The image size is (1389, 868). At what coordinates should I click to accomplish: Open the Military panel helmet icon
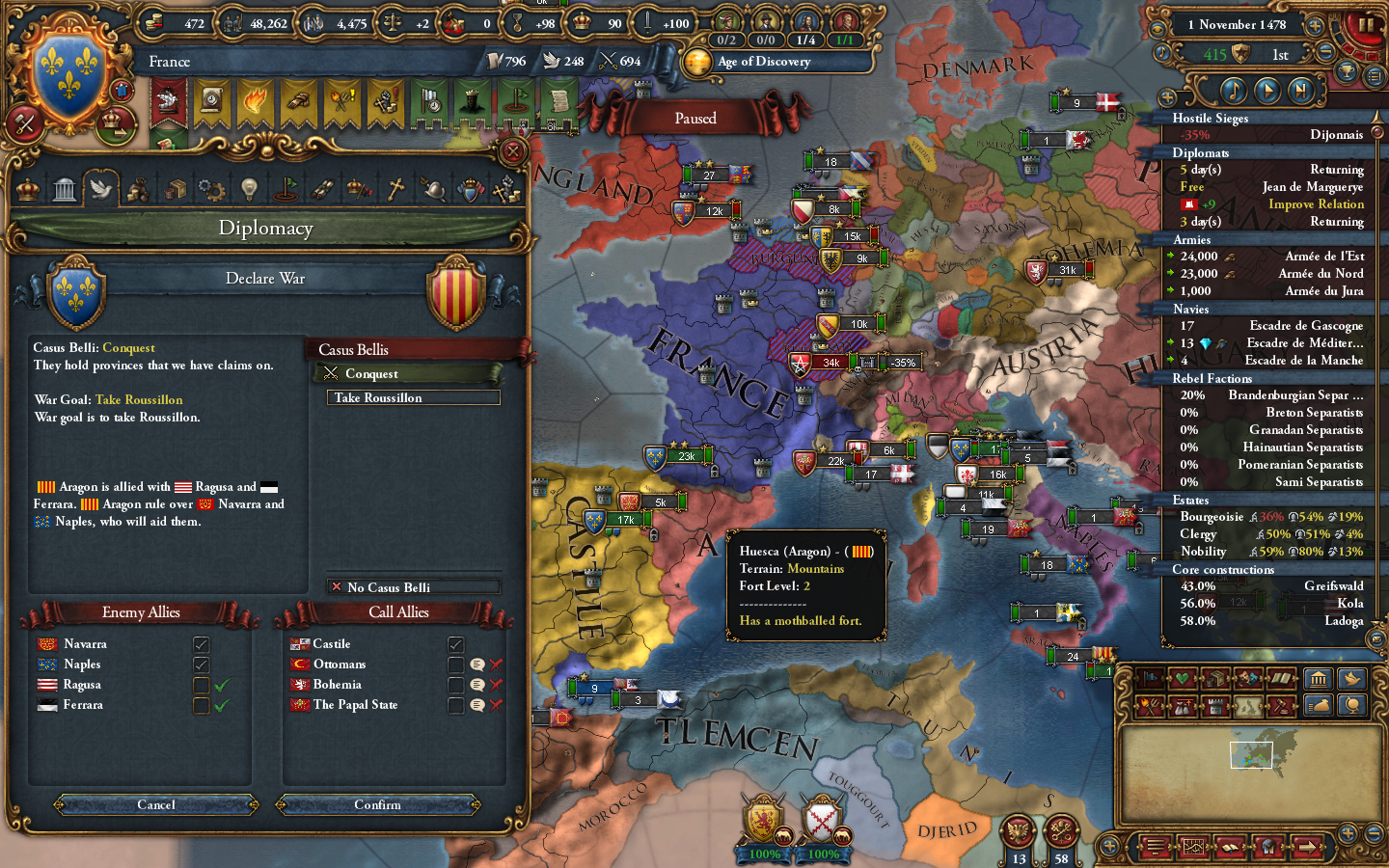point(432,188)
